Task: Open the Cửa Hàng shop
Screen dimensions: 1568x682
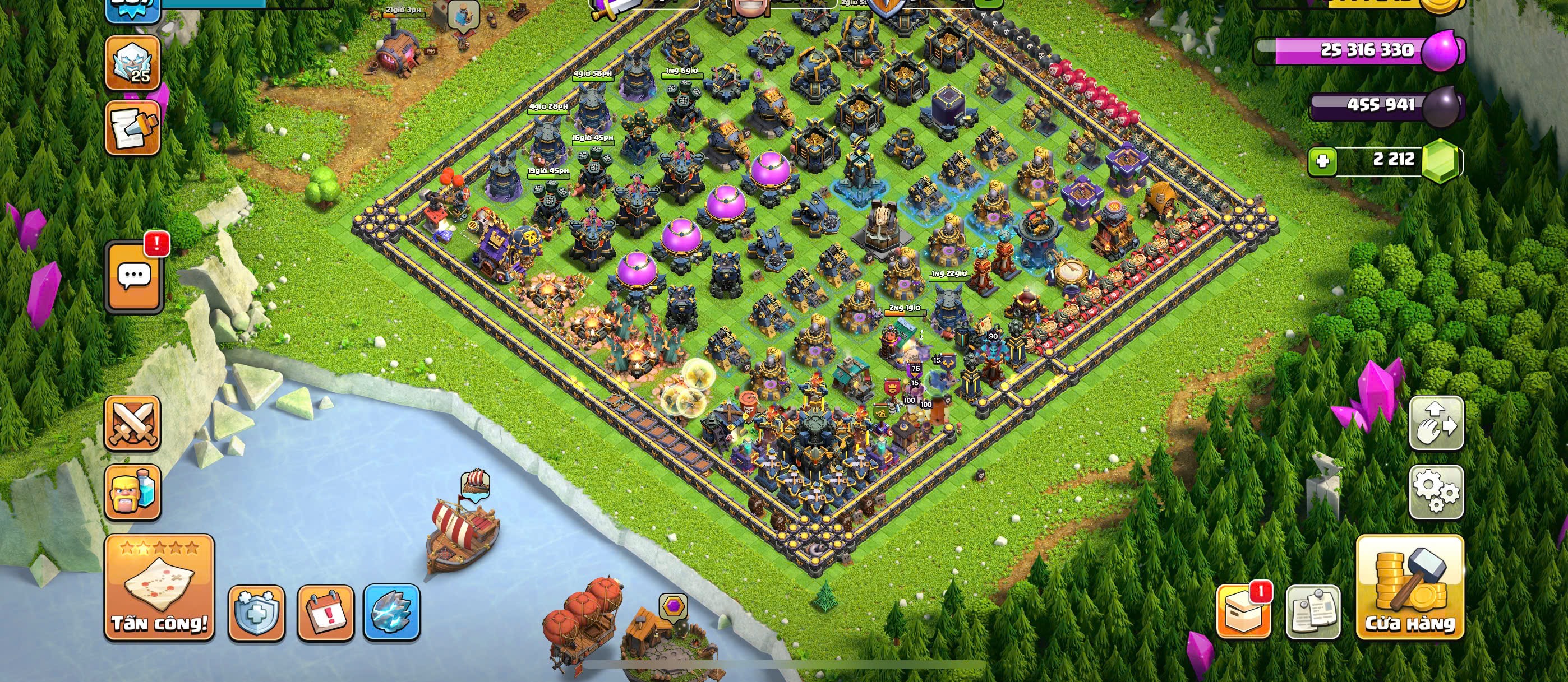Action: coord(1410,587)
